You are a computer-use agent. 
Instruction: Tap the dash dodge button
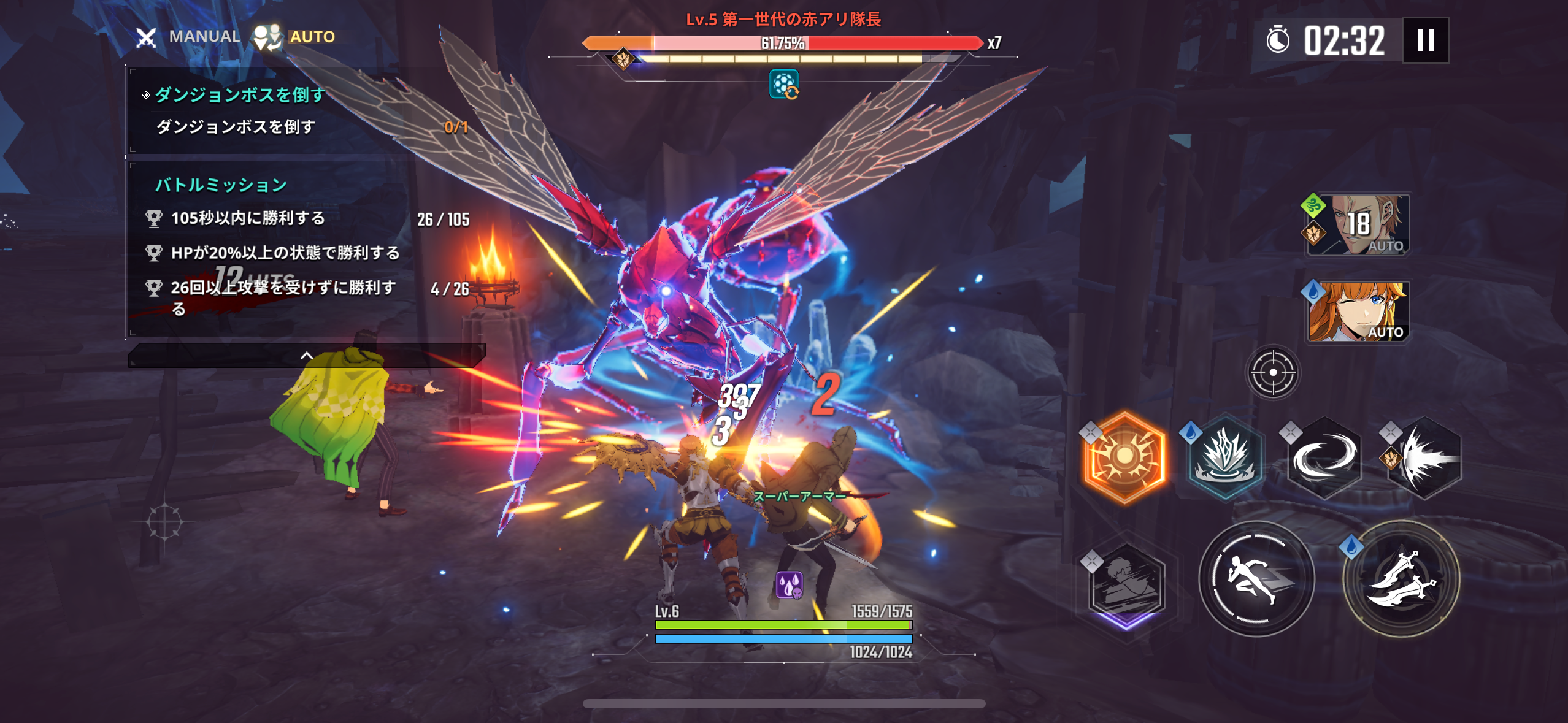(x=1256, y=578)
